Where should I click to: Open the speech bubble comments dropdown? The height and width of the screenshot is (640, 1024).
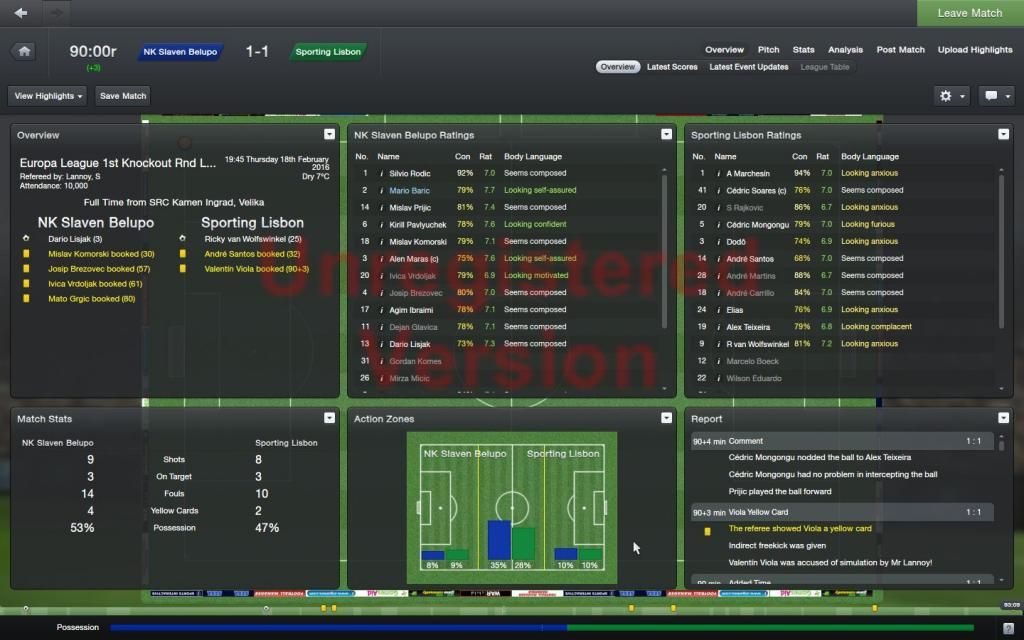click(996, 96)
